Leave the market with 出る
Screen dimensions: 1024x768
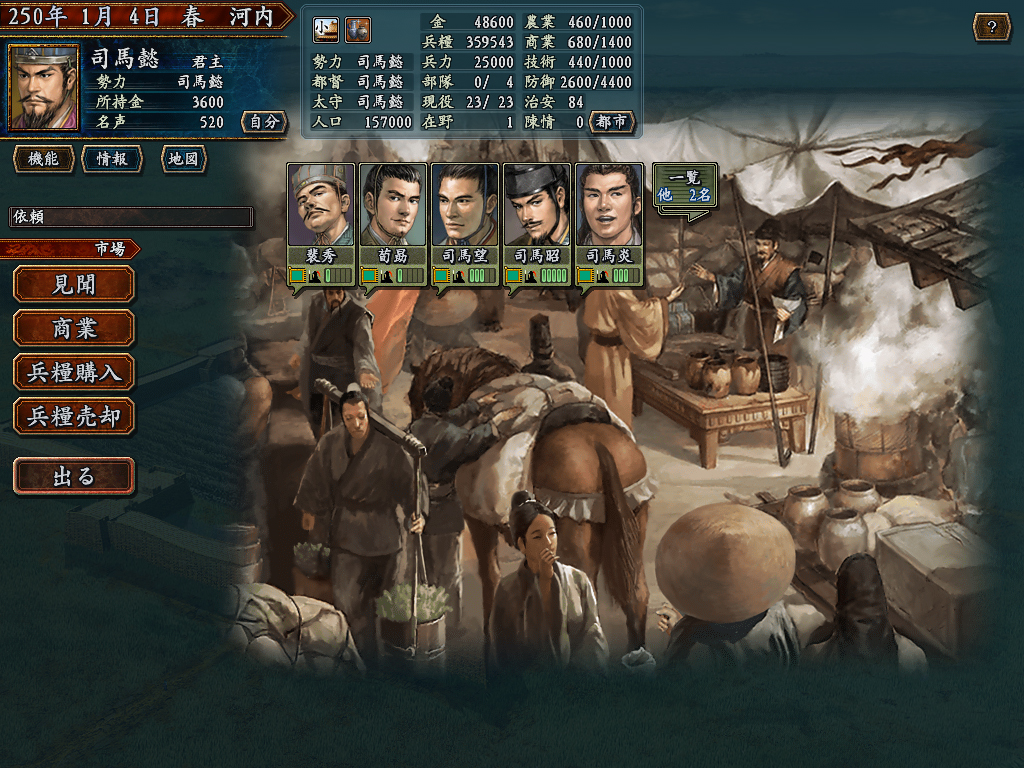click(74, 476)
